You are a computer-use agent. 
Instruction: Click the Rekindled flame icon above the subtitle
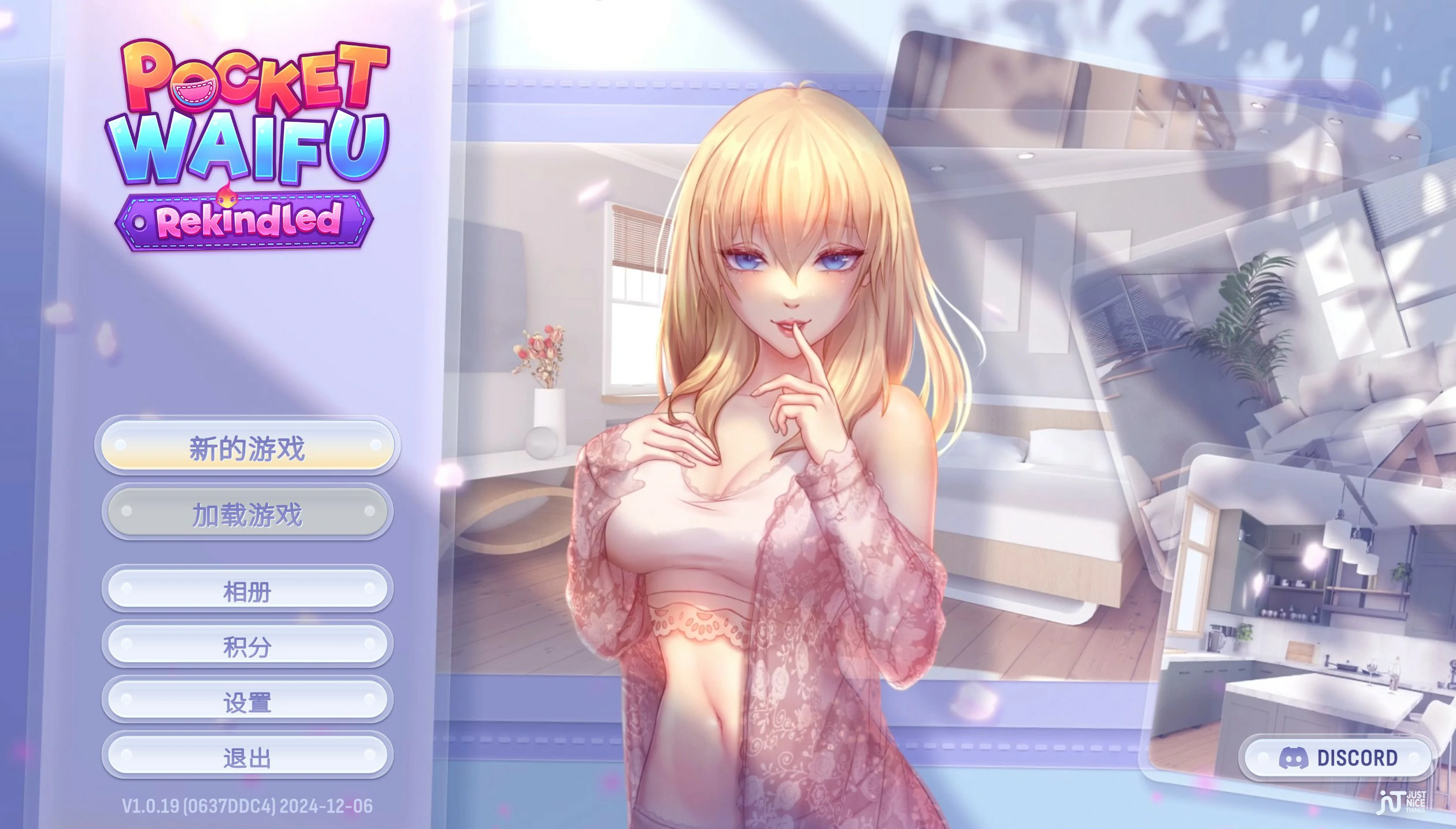pos(227,195)
